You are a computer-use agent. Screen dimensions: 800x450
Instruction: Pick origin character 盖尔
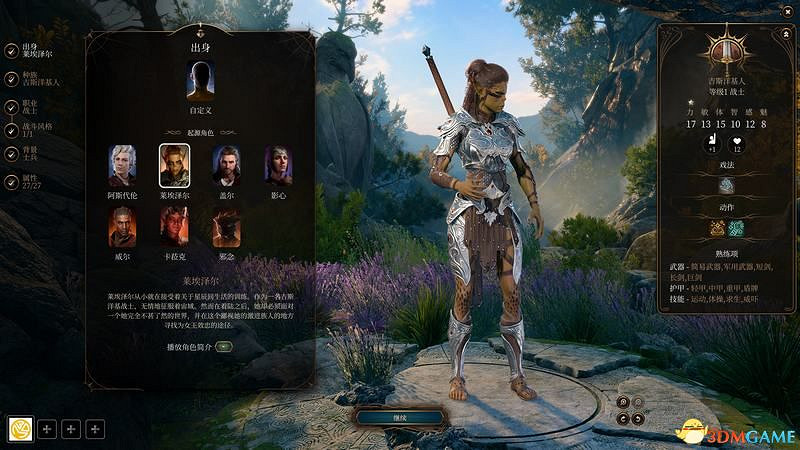click(x=227, y=164)
